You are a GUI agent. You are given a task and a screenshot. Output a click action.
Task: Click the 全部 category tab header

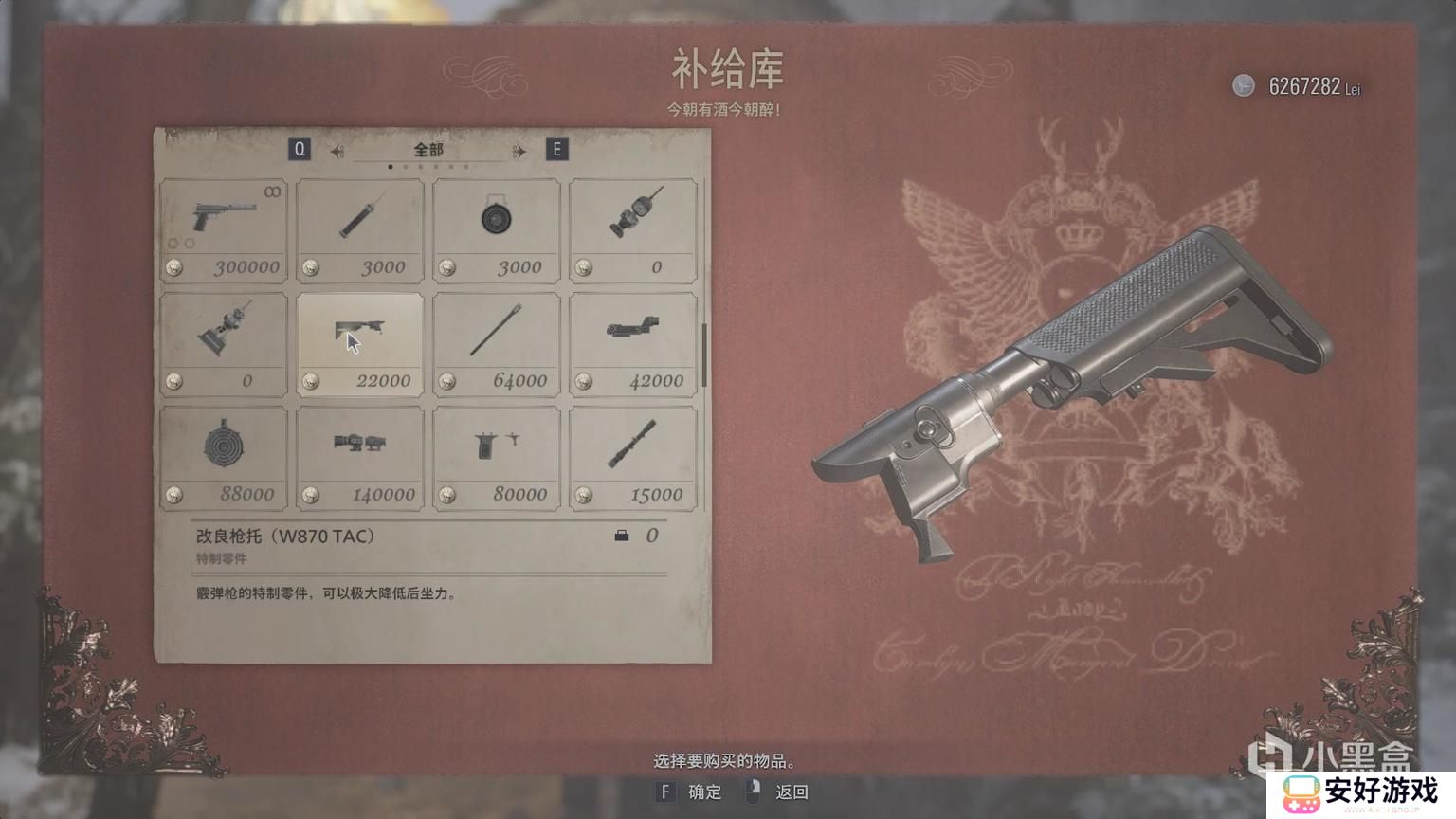point(428,150)
